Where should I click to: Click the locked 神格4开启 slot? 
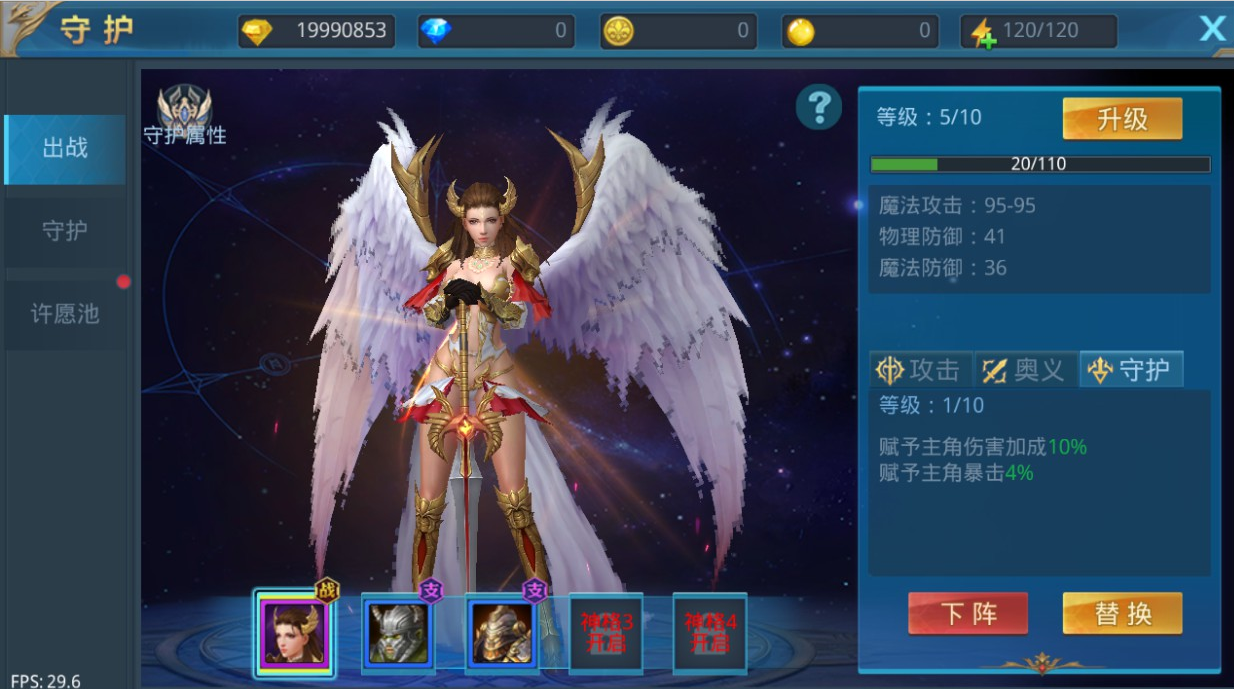coord(709,634)
